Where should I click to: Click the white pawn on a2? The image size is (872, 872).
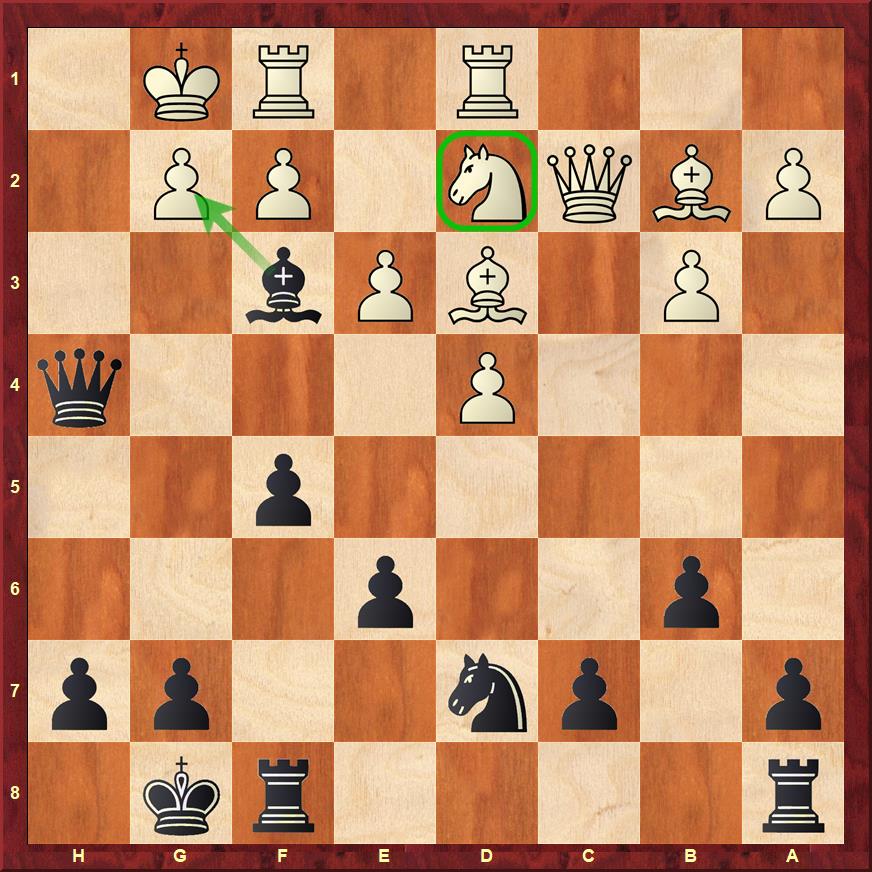[793, 182]
